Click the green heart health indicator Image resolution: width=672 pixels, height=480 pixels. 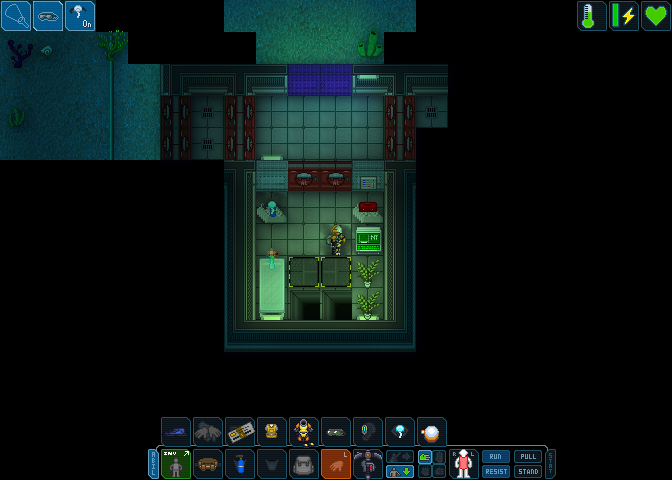pos(656,15)
